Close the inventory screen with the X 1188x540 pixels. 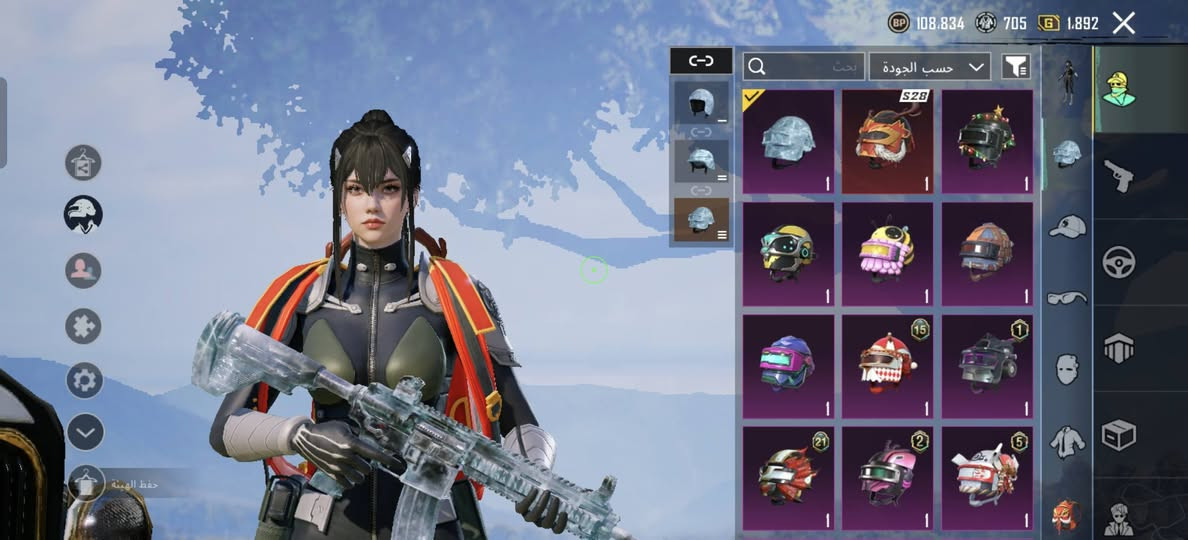pyautogui.click(x=1124, y=23)
